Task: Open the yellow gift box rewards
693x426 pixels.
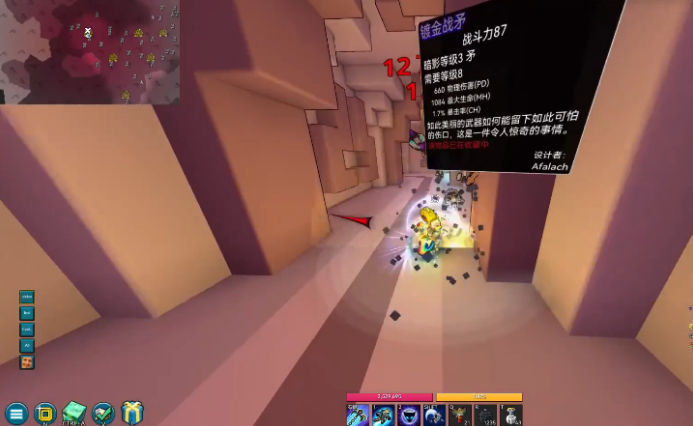Action: coord(132,412)
